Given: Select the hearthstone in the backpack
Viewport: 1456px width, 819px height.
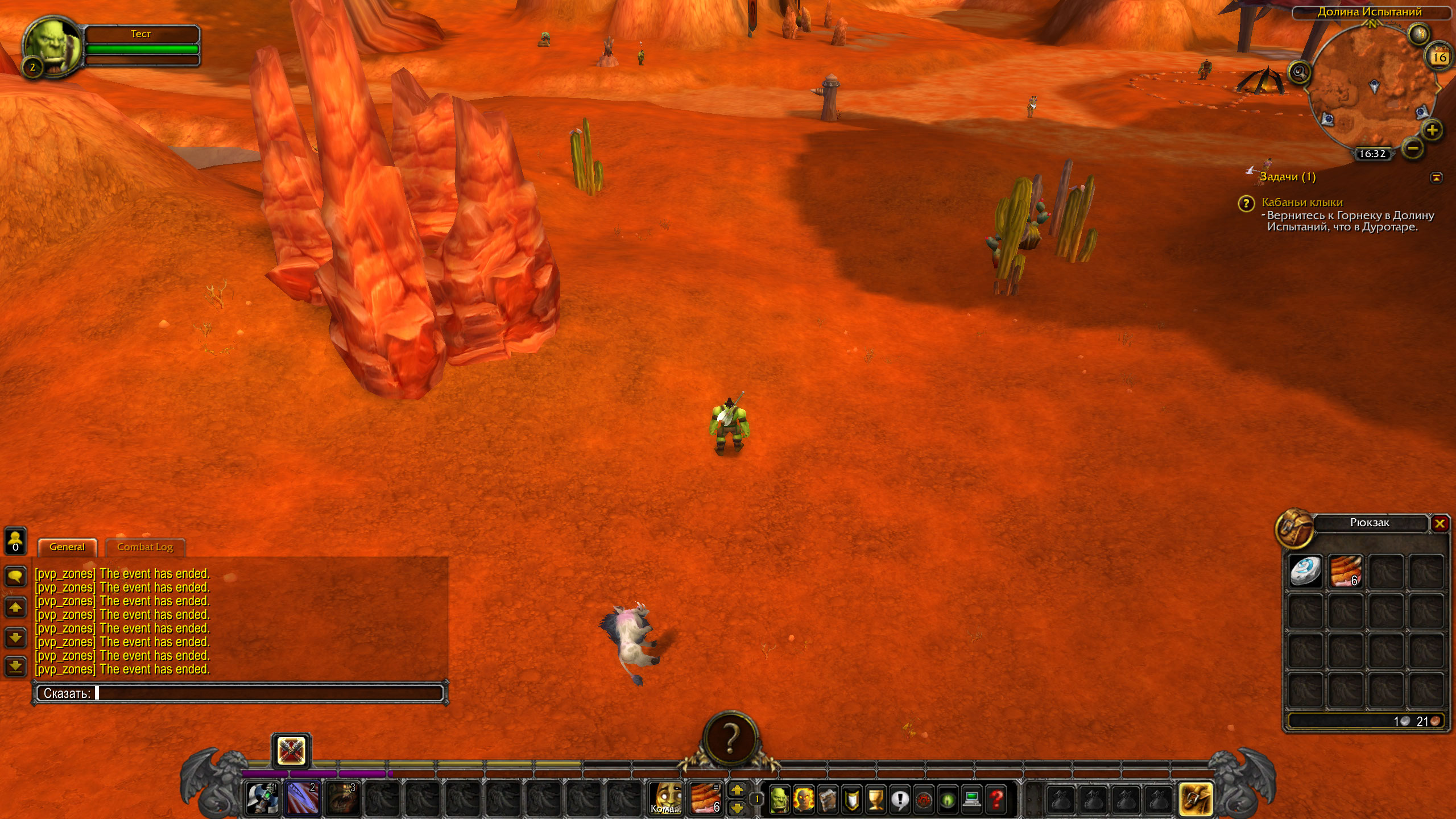Looking at the screenshot, I should [x=1305, y=571].
